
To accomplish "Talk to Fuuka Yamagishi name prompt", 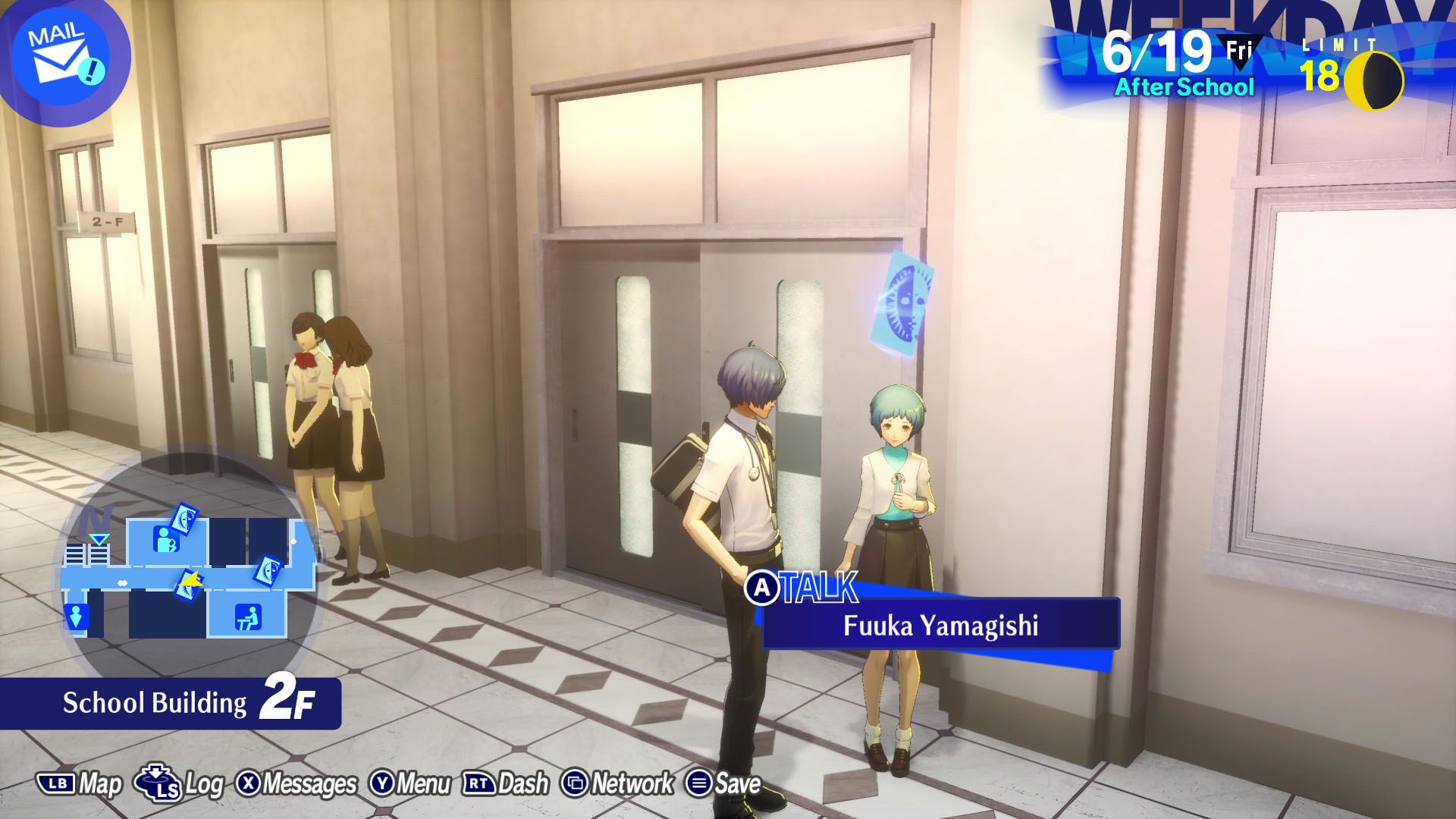I will tap(940, 625).
